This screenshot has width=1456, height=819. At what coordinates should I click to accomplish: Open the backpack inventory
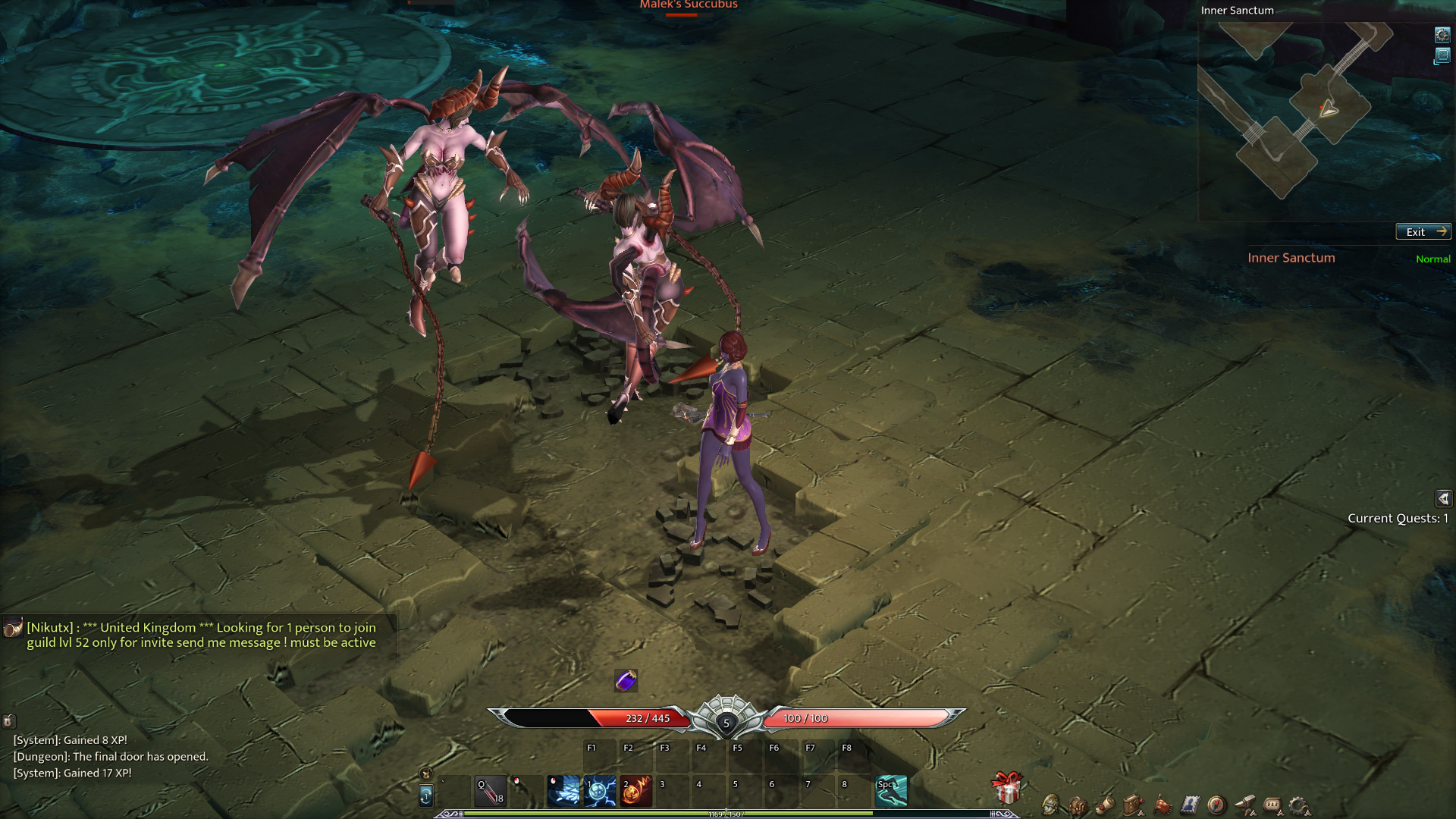1078,805
